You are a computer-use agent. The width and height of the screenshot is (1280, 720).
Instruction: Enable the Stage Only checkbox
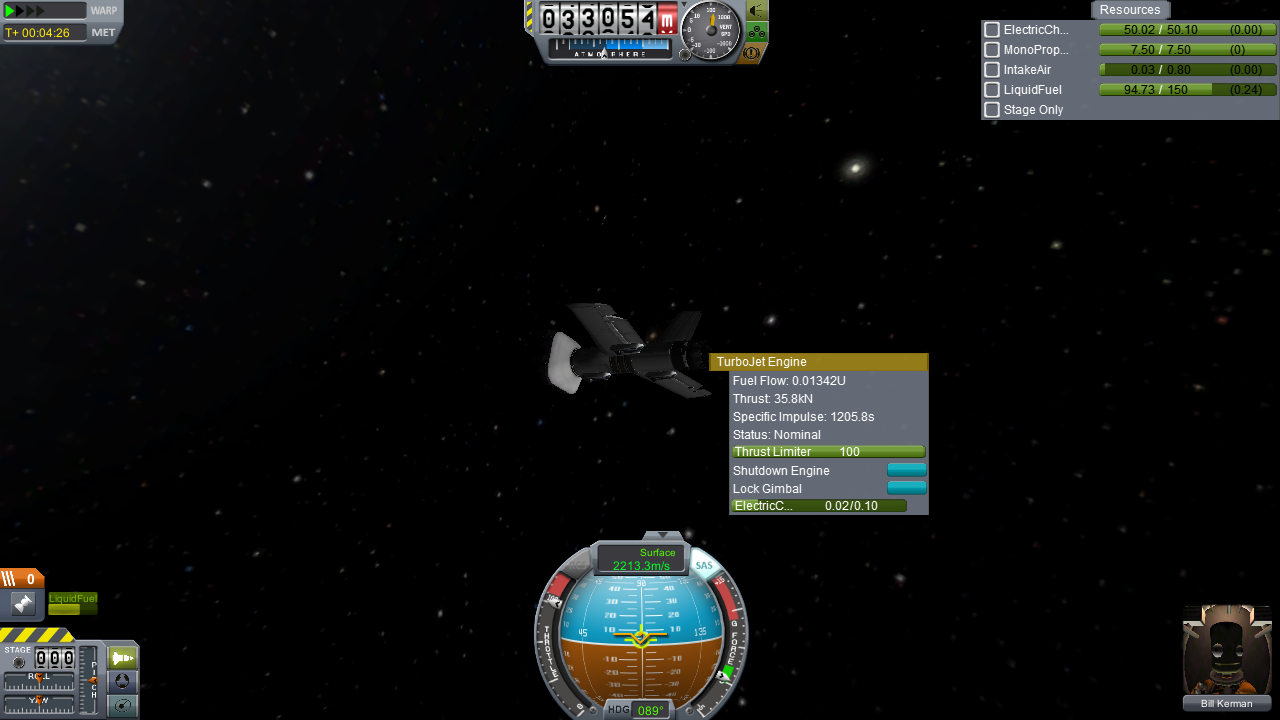(x=992, y=110)
